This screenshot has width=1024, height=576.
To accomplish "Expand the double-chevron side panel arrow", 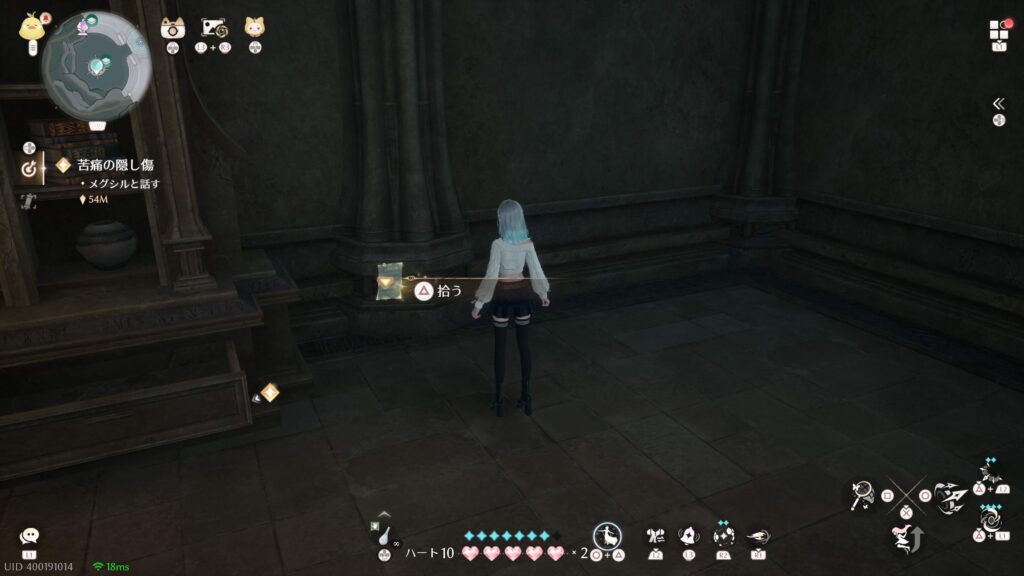I will [998, 103].
